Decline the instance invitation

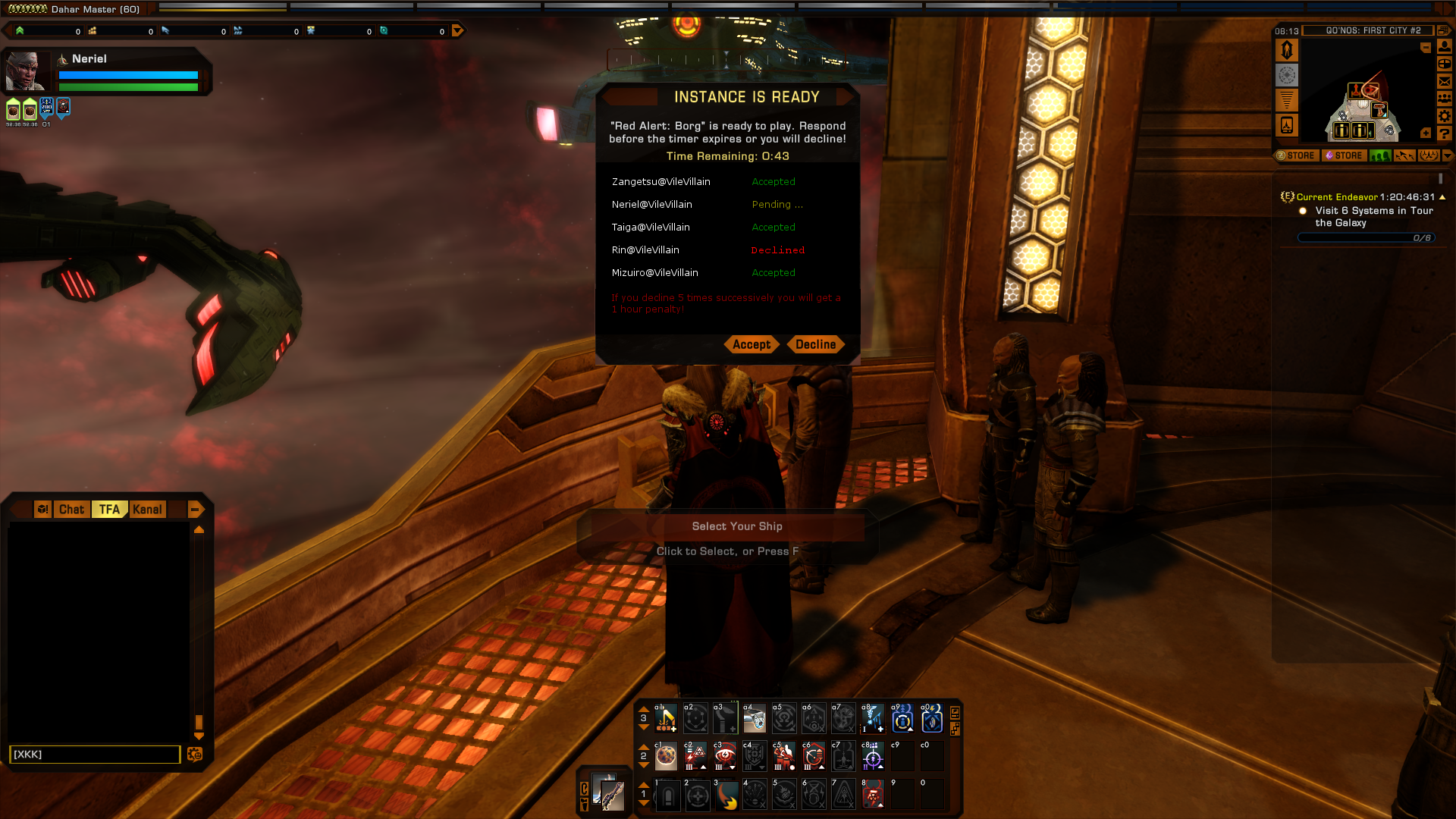815,344
